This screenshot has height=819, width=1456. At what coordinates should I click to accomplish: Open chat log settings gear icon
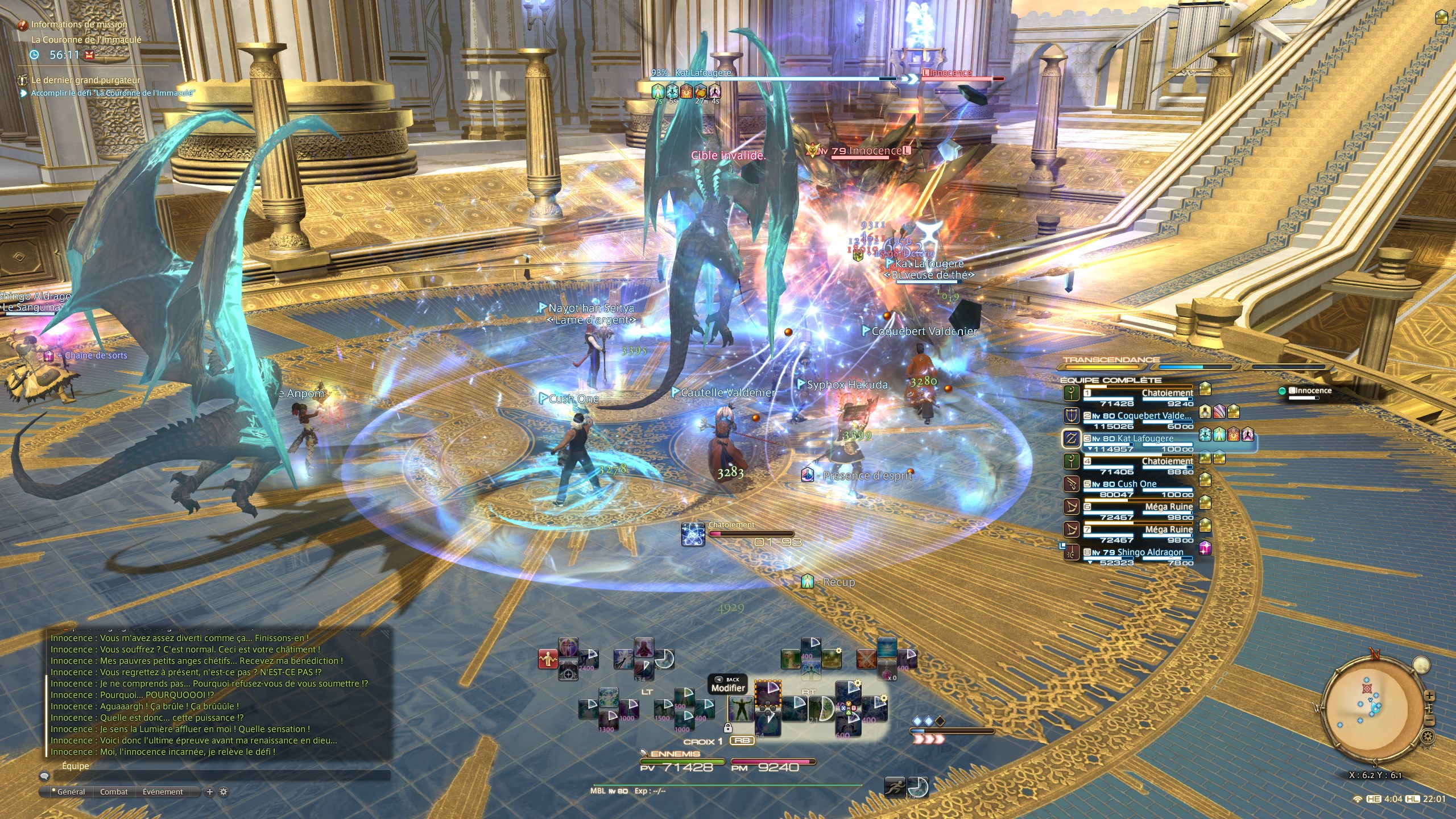(224, 792)
